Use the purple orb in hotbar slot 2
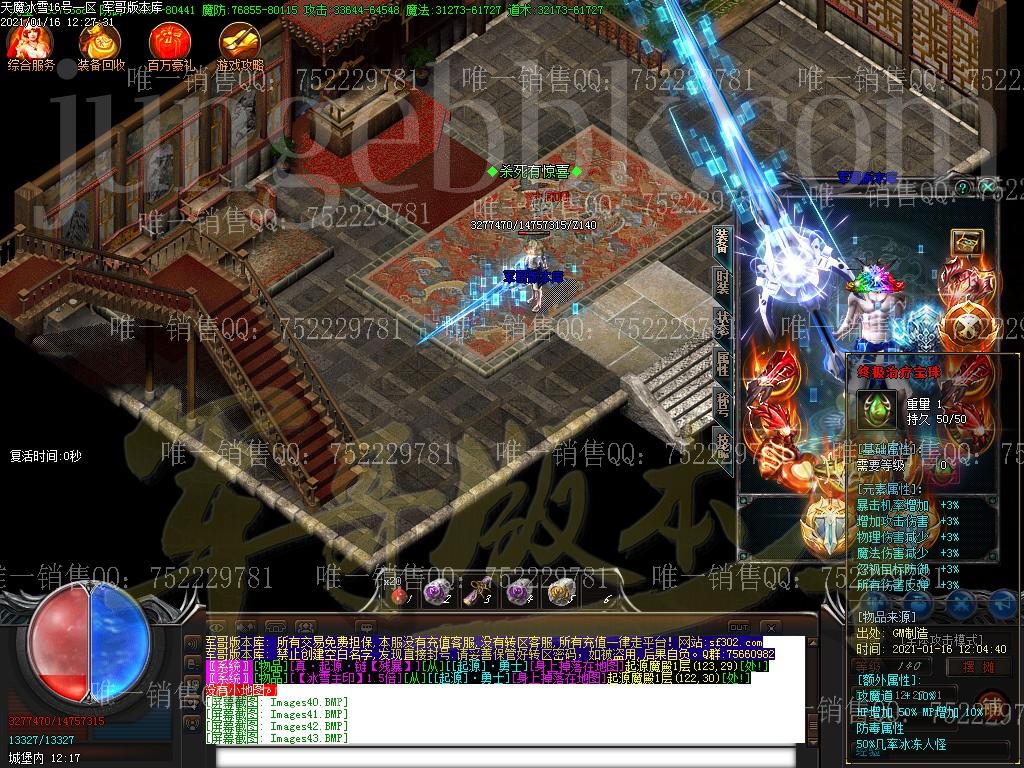1024x768 pixels. [x=437, y=592]
